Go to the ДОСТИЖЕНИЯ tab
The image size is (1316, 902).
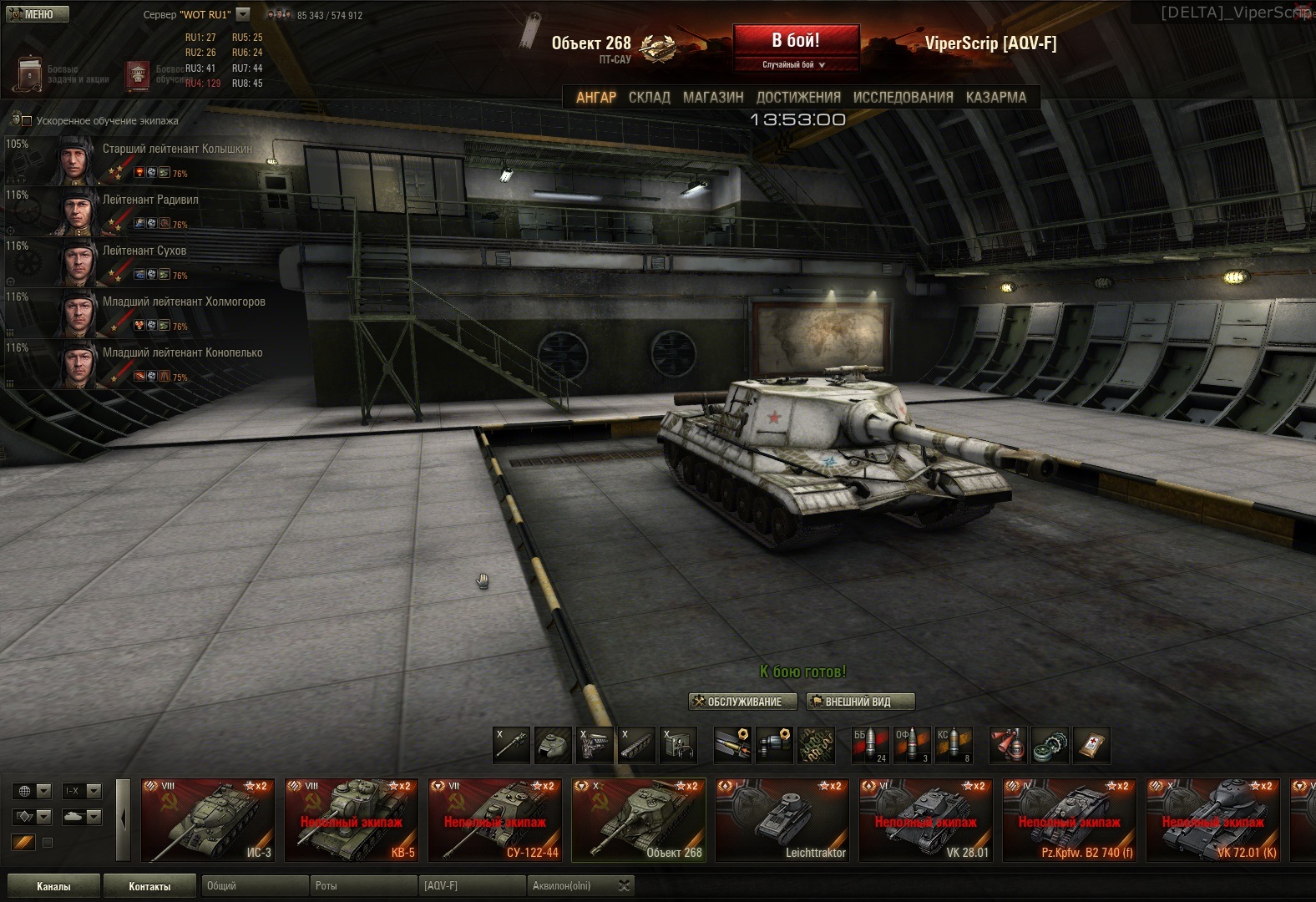click(x=798, y=97)
